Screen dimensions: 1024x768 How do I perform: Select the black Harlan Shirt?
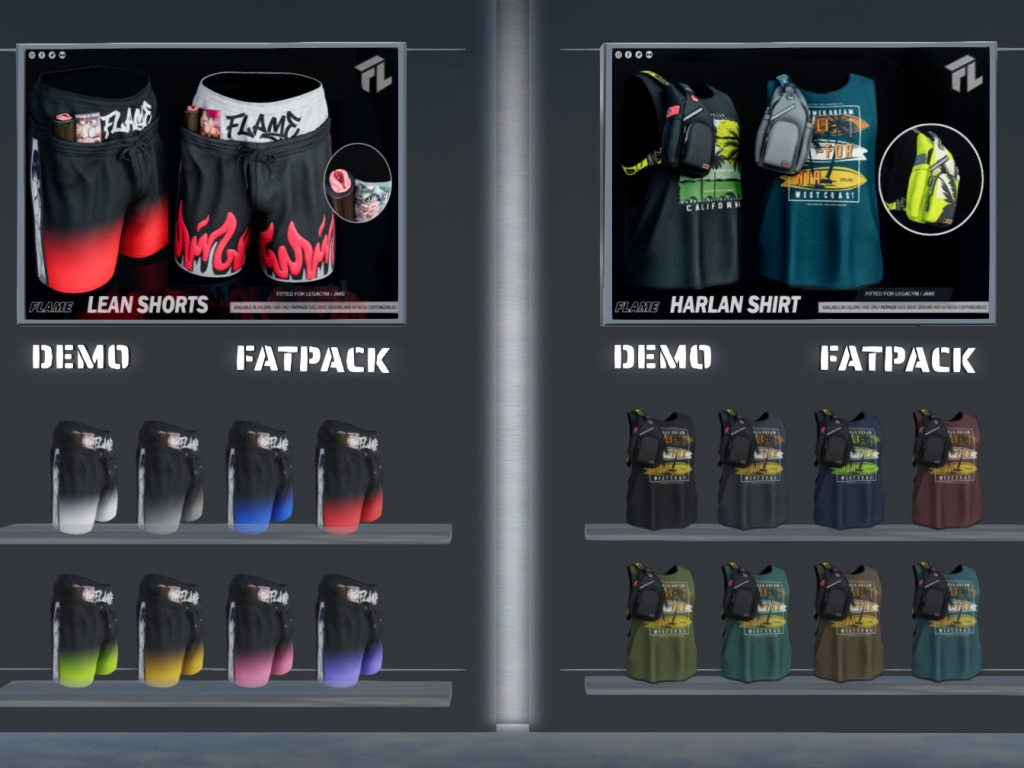661,469
